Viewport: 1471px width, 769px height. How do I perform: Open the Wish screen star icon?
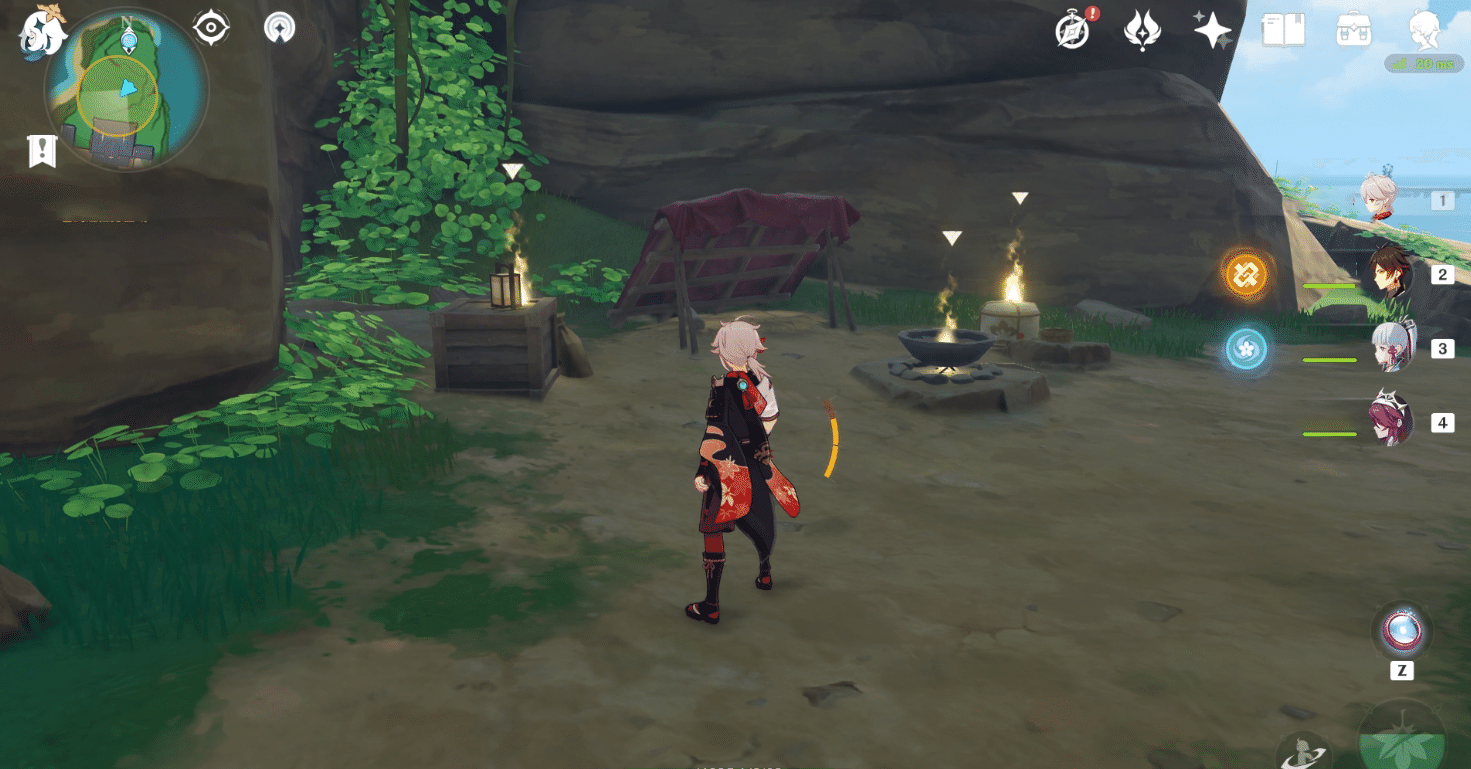coord(1212,30)
